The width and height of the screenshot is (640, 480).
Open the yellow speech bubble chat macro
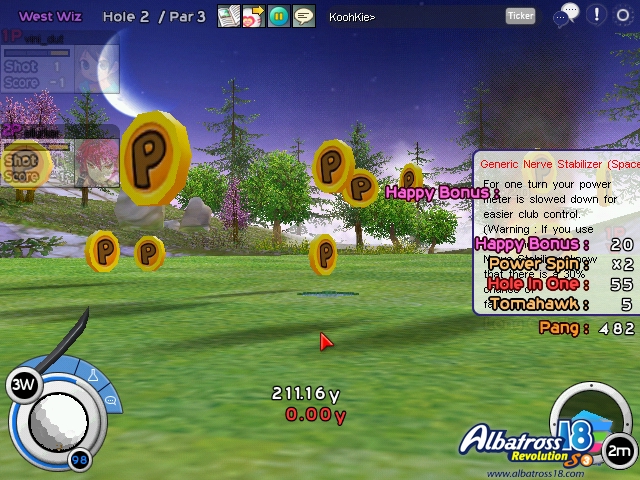tap(303, 16)
